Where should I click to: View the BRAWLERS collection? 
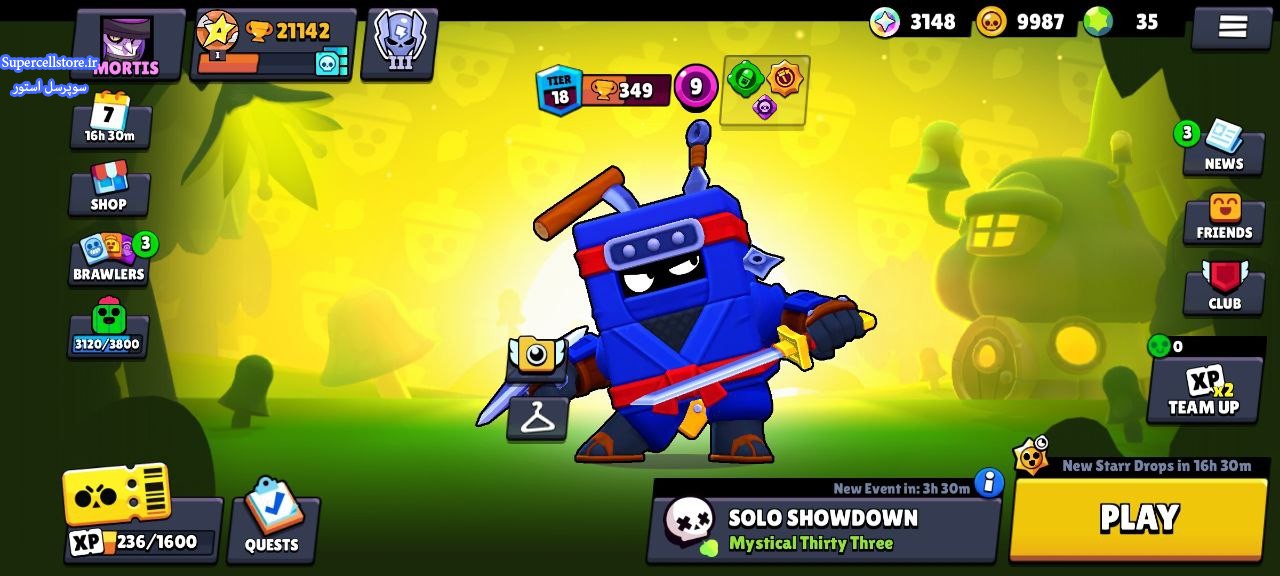click(x=109, y=259)
